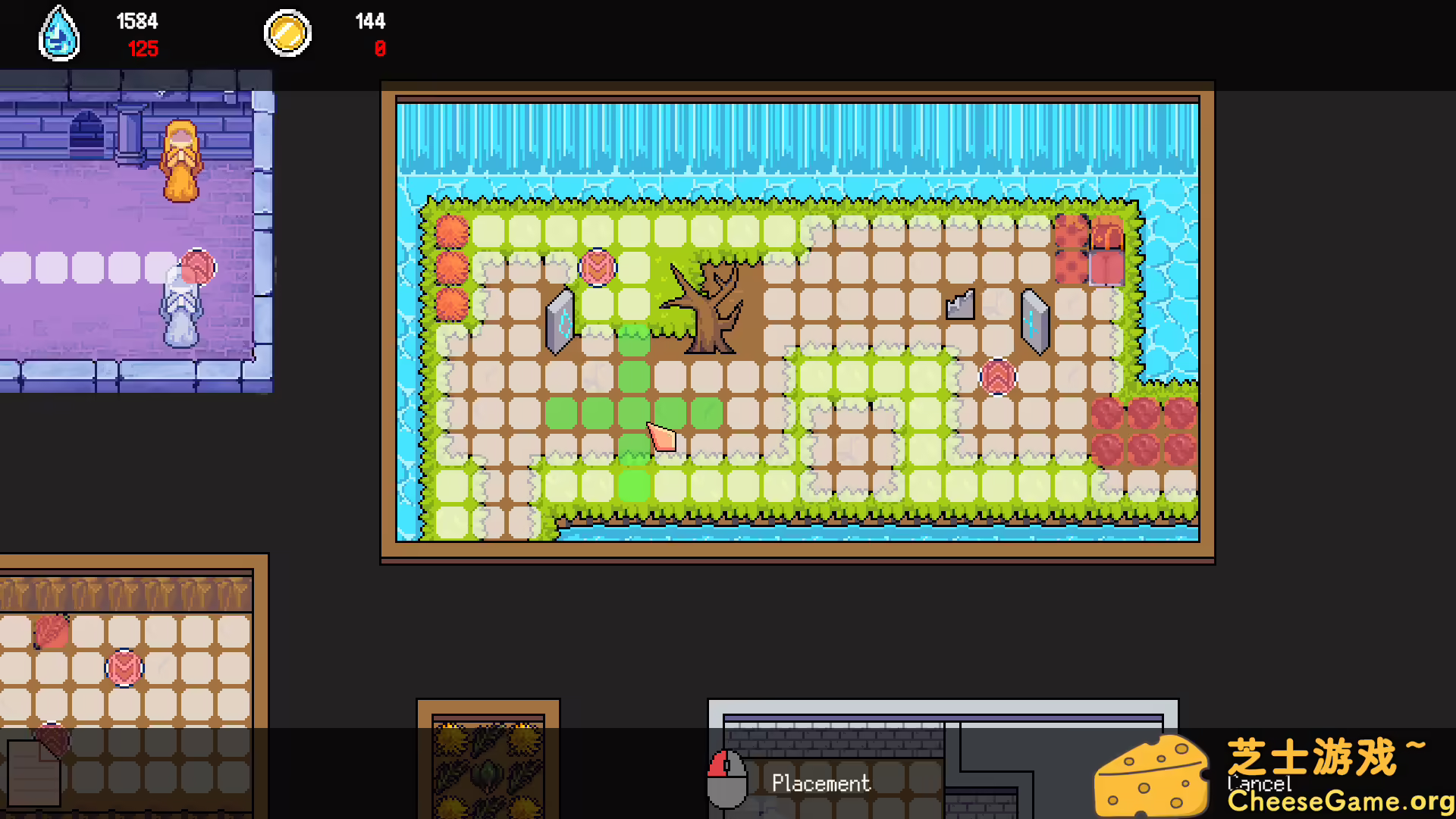This screenshot has width=1456, height=819.
Task: Click the gray stone shard in the map center-right
Action: click(x=959, y=303)
